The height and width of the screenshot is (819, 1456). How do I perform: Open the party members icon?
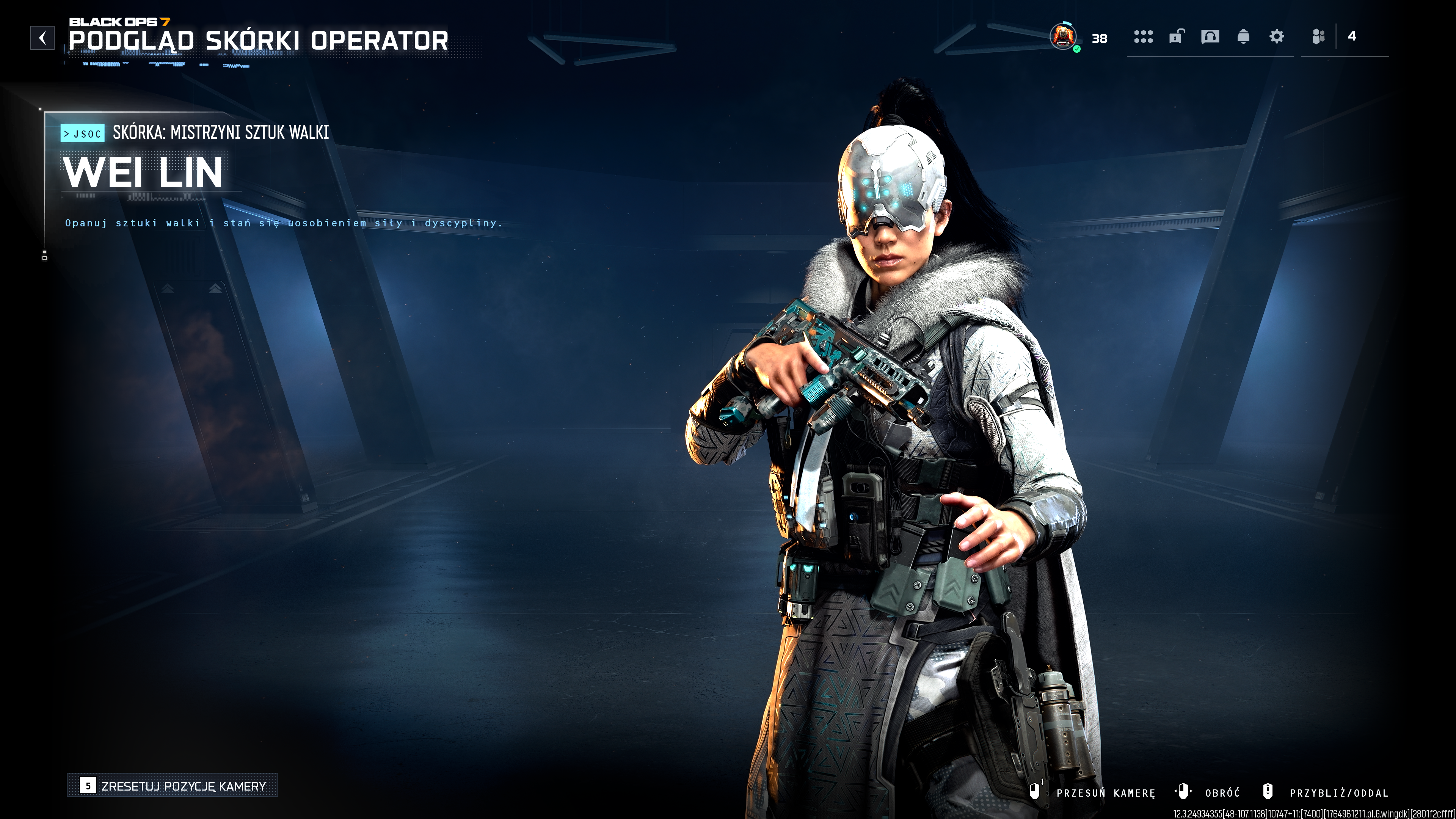point(1319,37)
